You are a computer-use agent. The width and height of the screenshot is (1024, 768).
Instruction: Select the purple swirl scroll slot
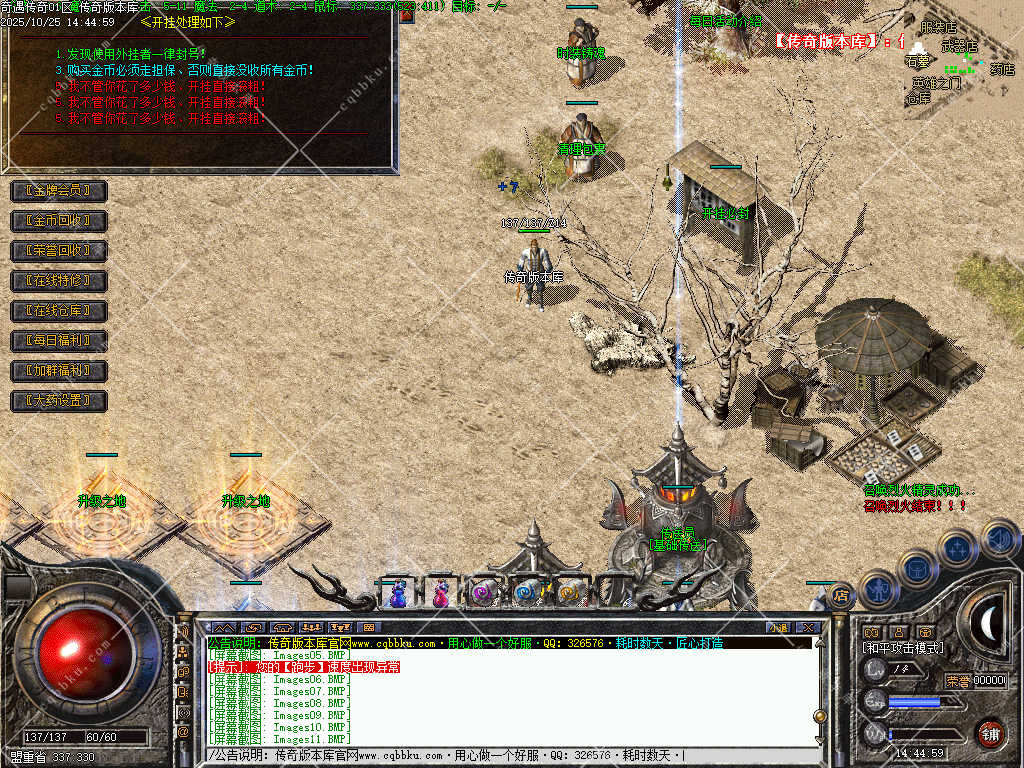pyautogui.click(x=483, y=593)
